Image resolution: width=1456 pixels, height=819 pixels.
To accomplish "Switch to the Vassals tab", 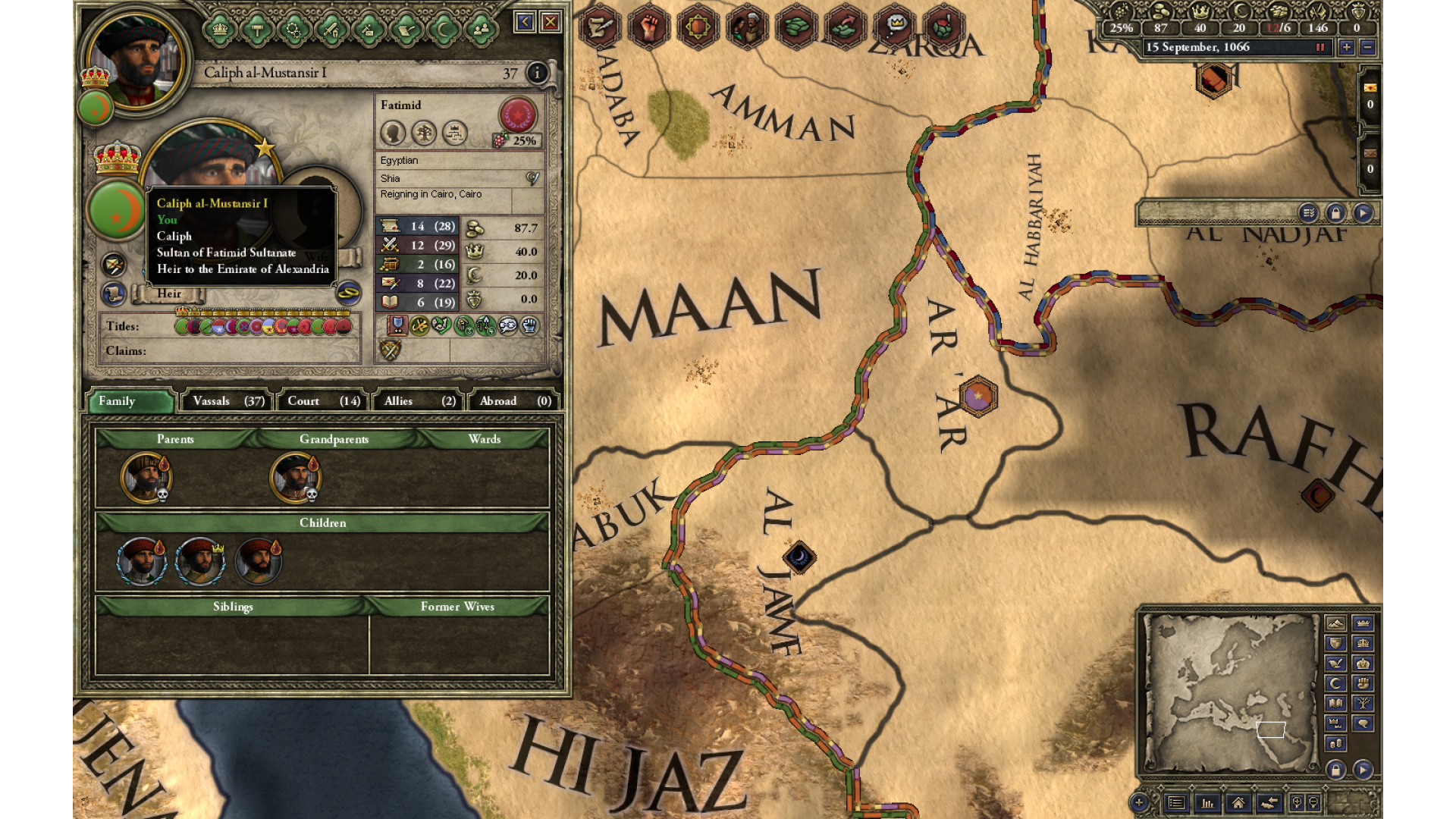I will pos(228,401).
